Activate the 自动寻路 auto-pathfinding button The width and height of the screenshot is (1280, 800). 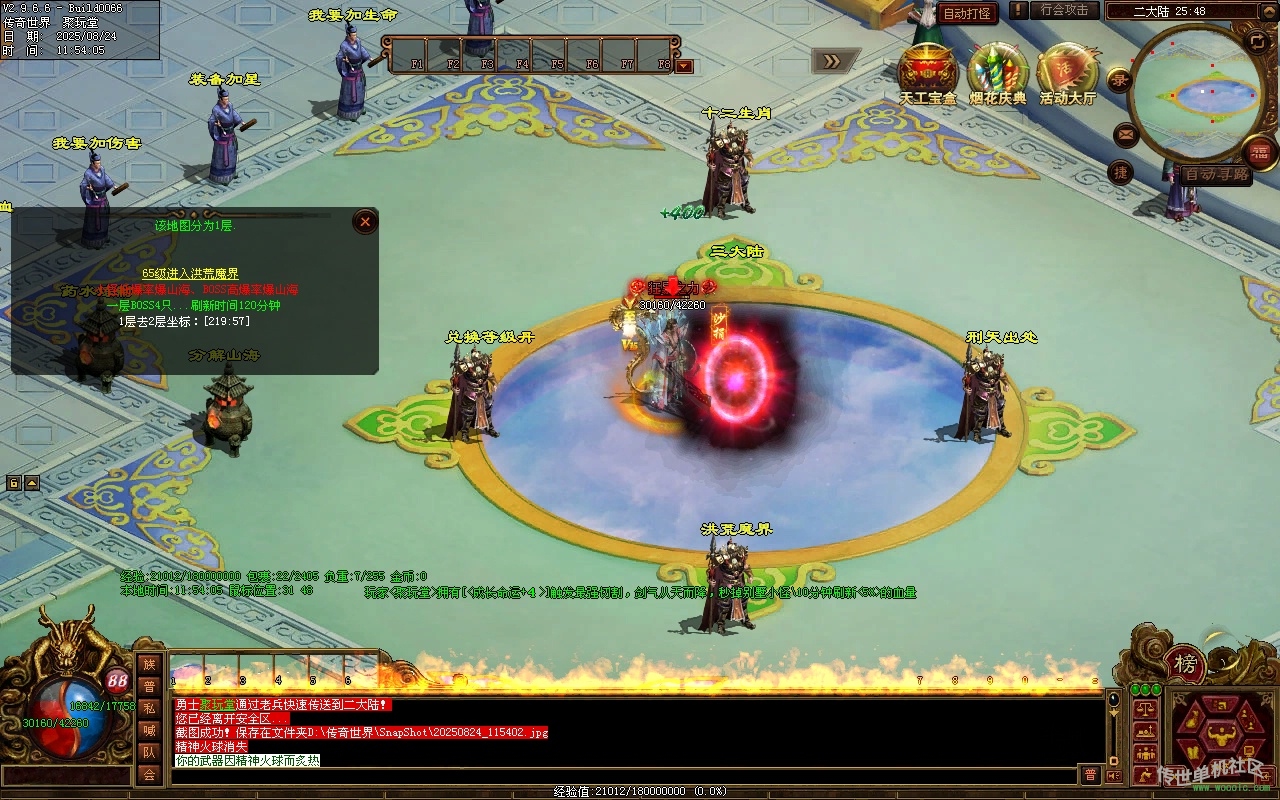click(x=1216, y=174)
